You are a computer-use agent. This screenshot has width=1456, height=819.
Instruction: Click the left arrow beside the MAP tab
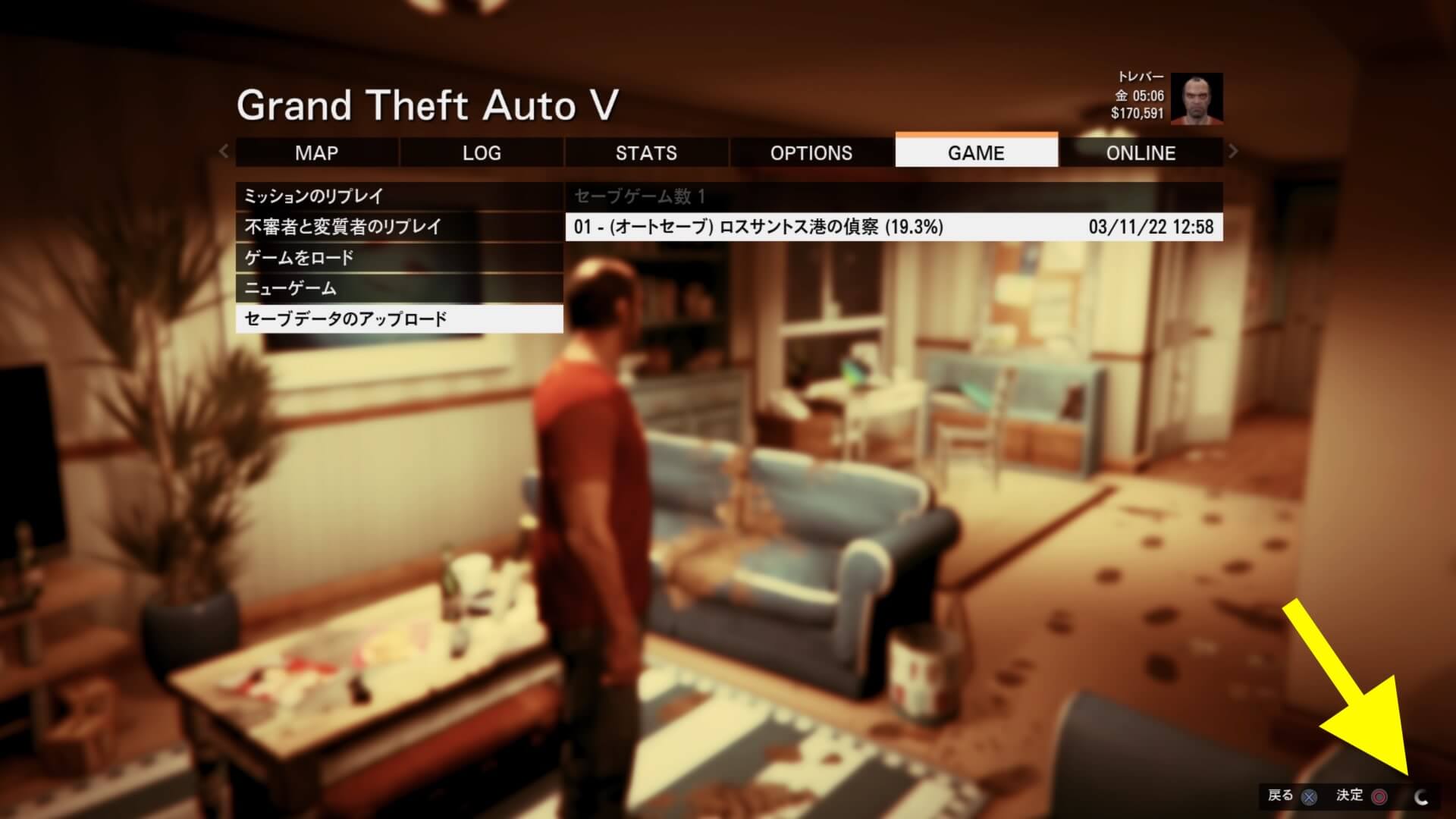coord(224,151)
